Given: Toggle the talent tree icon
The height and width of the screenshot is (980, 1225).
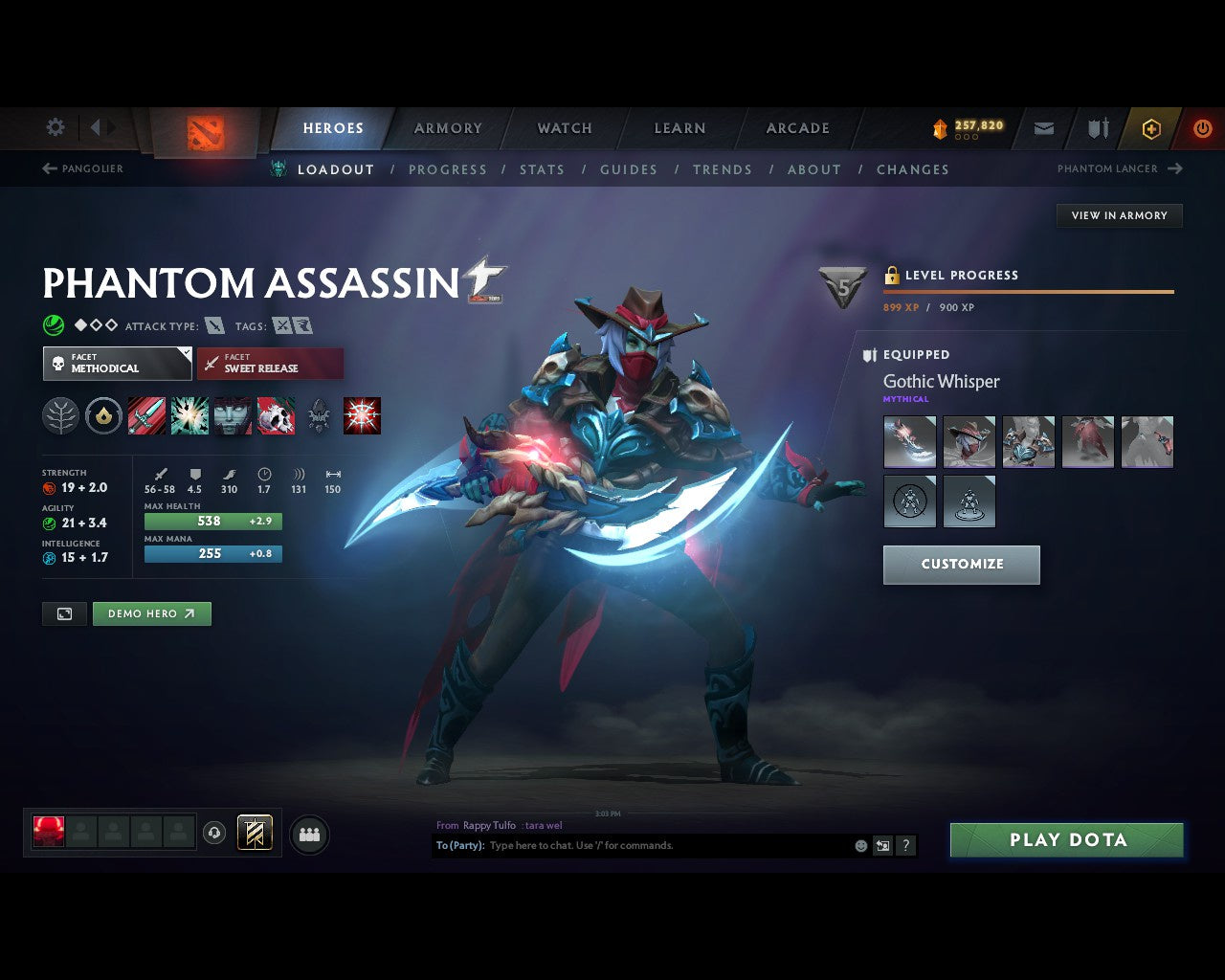Looking at the screenshot, I should 60,415.
